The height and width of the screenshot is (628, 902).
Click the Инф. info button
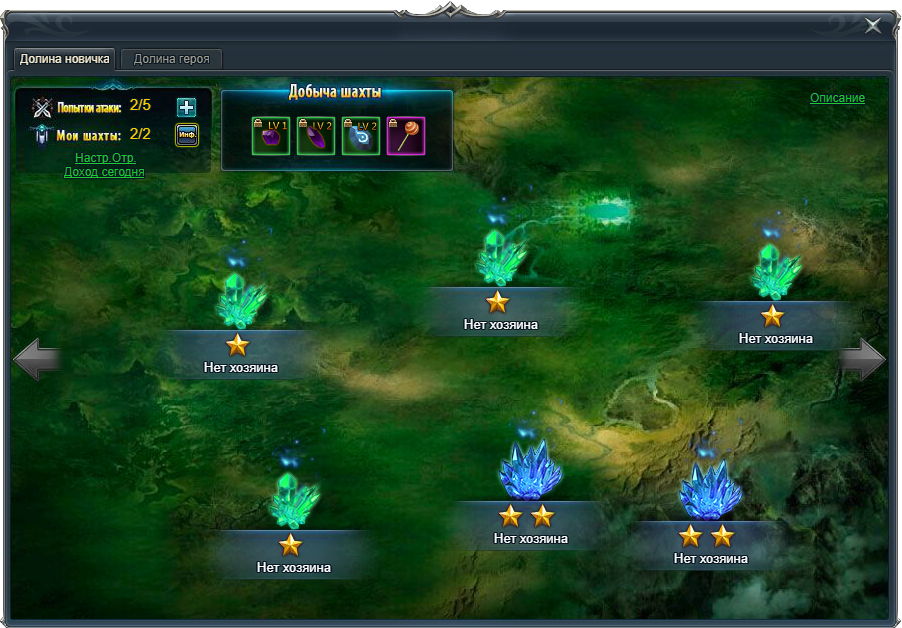[x=186, y=135]
